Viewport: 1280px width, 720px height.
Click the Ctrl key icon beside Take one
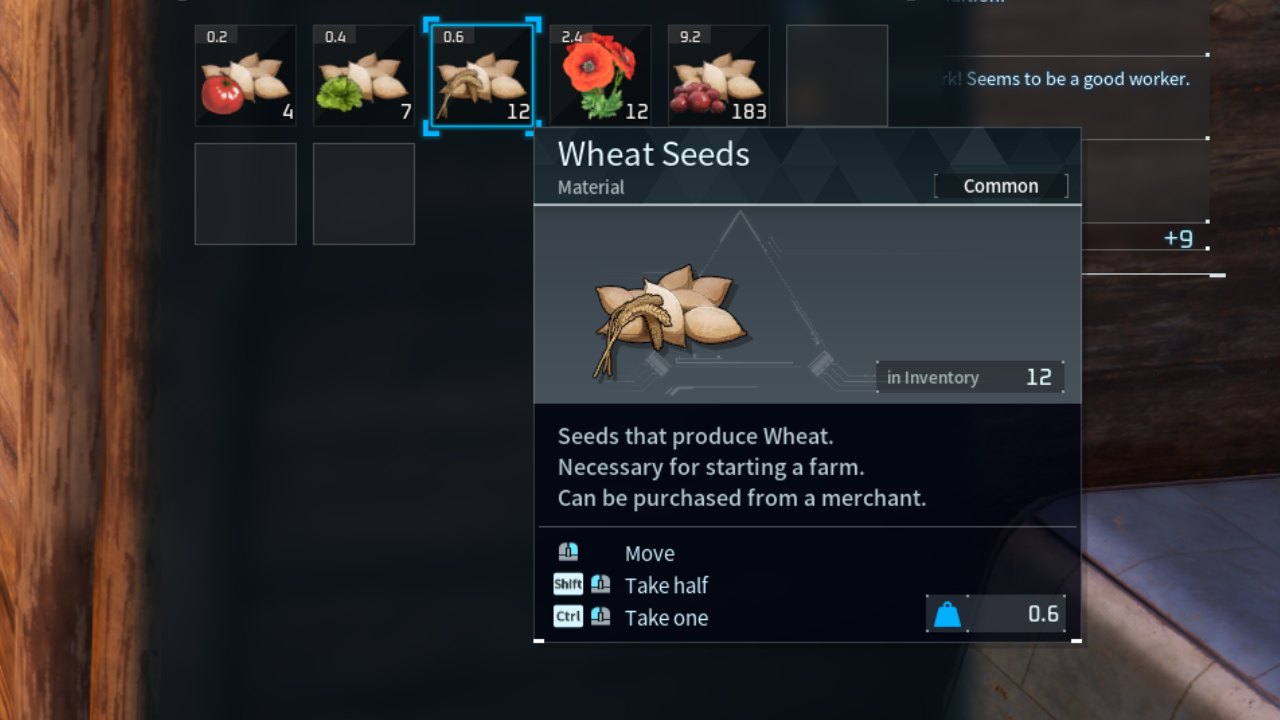(x=567, y=616)
